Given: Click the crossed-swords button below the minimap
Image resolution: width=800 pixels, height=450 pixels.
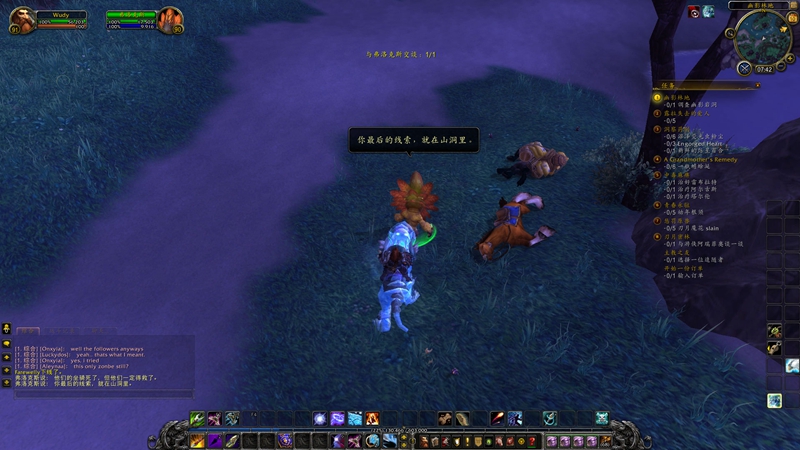Looking at the screenshot, I should pyautogui.click(x=745, y=69).
